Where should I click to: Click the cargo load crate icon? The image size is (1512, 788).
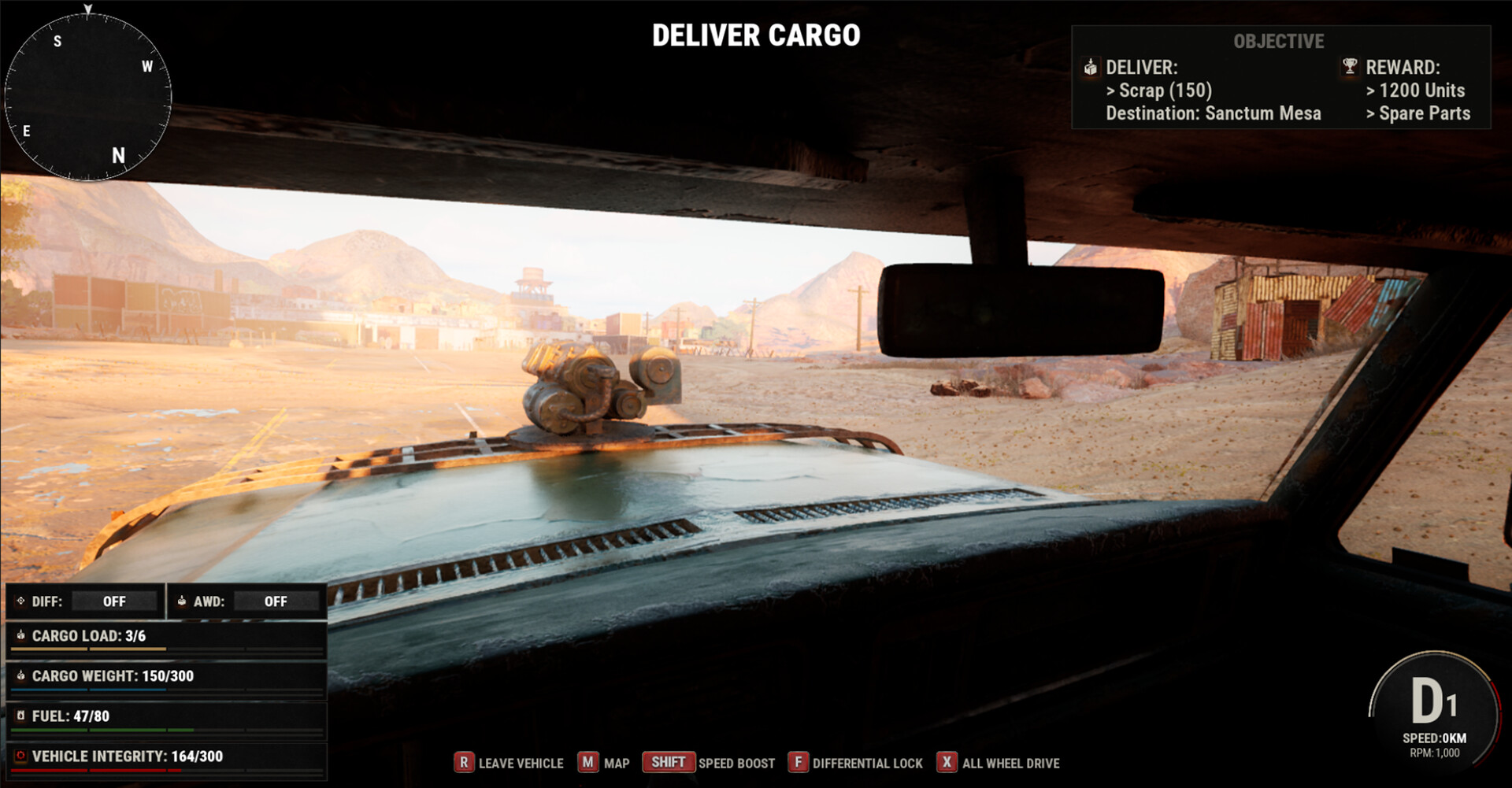22,636
